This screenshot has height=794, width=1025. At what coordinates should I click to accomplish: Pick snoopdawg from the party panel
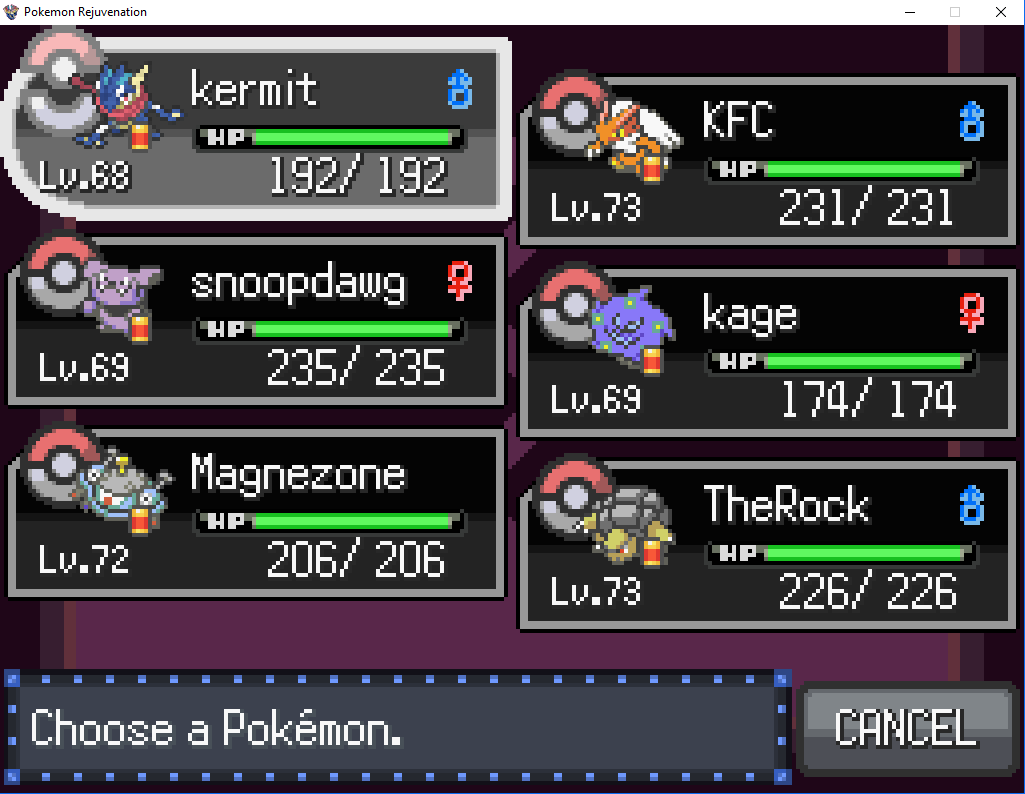[258, 322]
